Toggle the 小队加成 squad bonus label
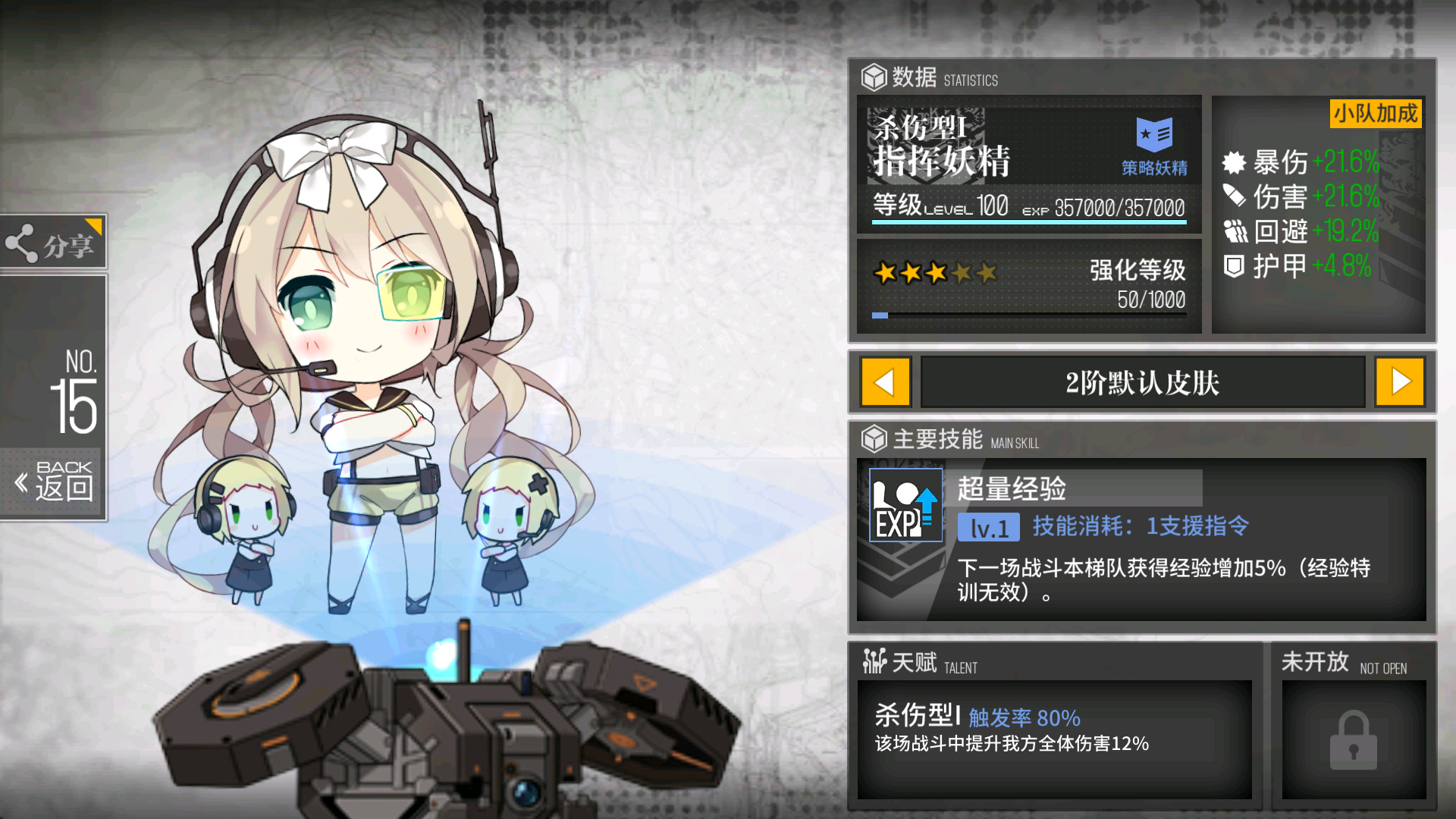Image resolution: width=1456 pixels, height=819 pixels. point(1375,115)
